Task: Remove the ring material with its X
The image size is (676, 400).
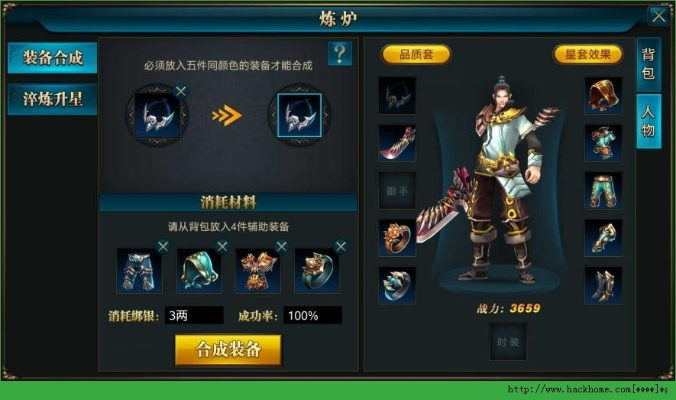Action: click(341, 246)
